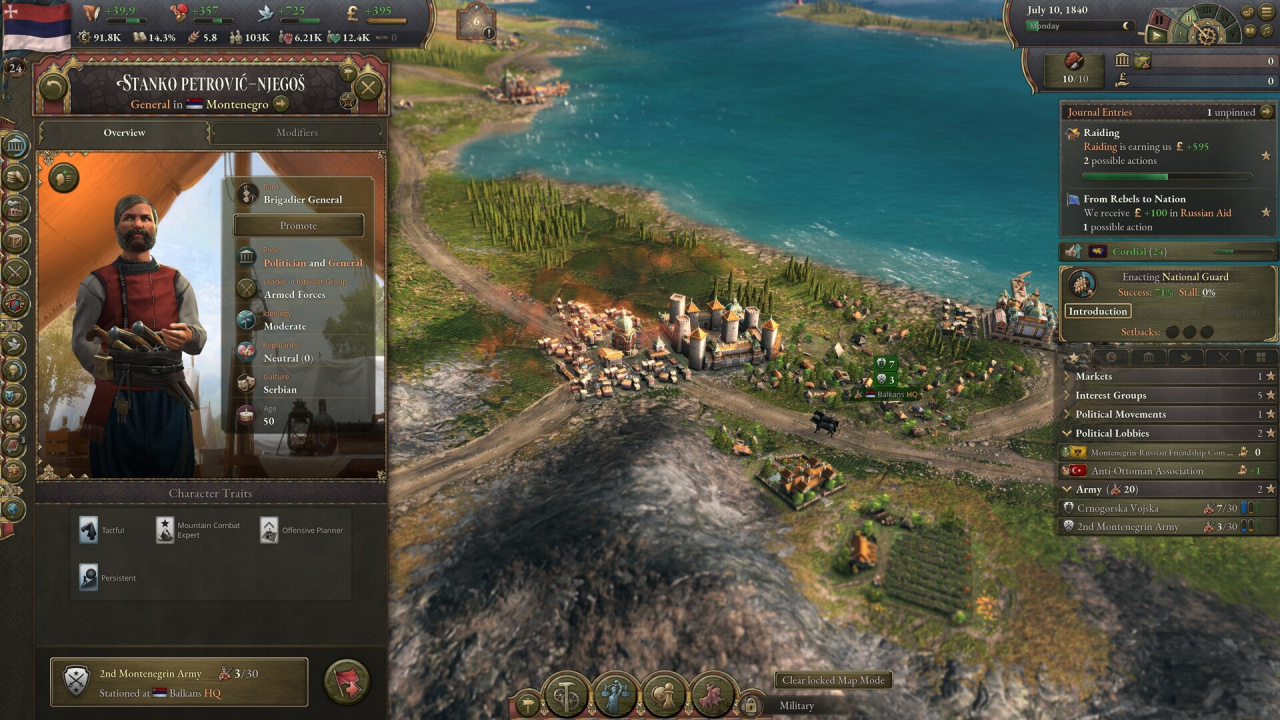This screenshot has height=720, width=1280.
Task: Select the Overview tab
Action: click(124, 133)
